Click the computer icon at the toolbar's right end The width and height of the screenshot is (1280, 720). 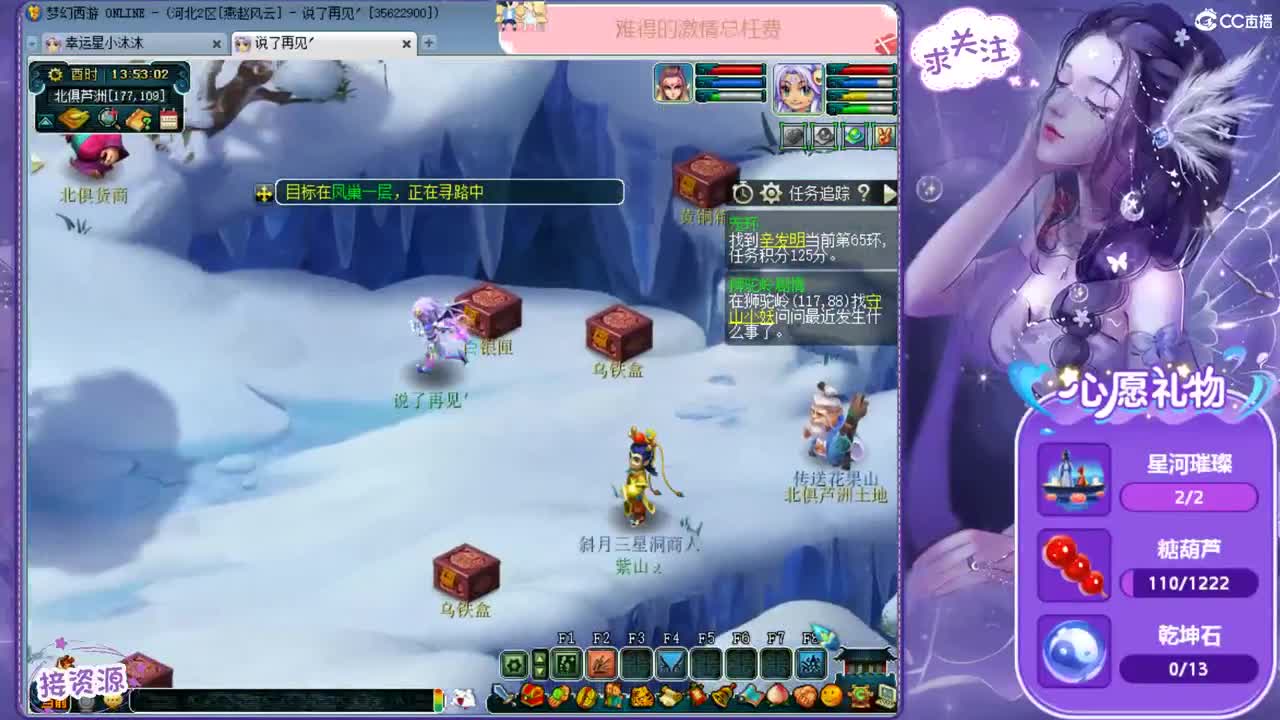(884, 696)
